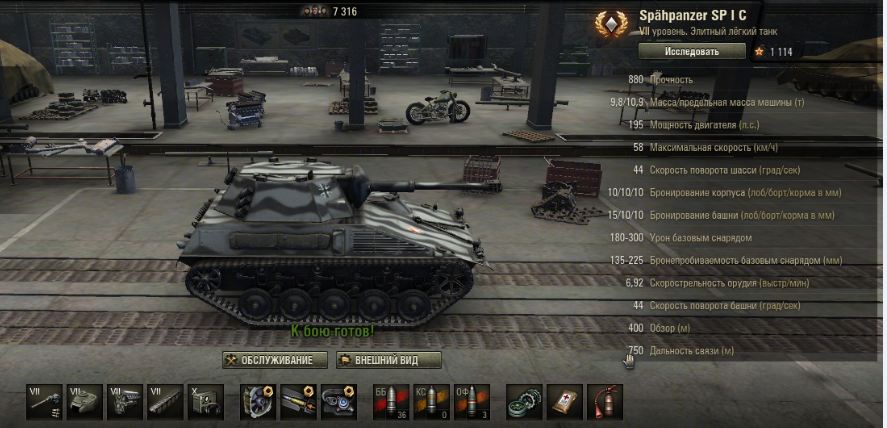Select the turret module slot
The height and width of the screenshot is (428, 887).
[84, 401]
